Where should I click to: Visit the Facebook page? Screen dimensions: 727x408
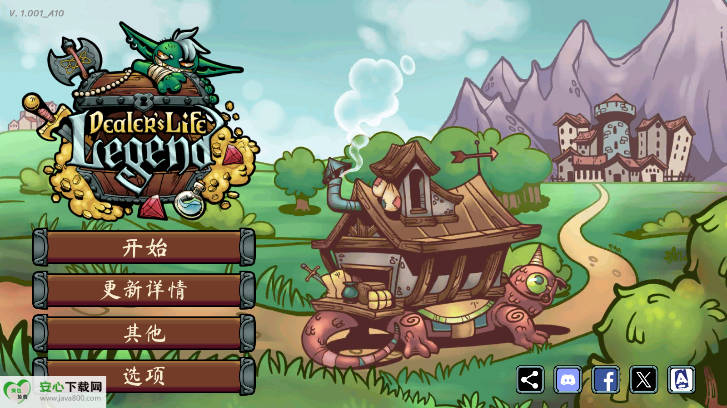[x=606, y=379]
